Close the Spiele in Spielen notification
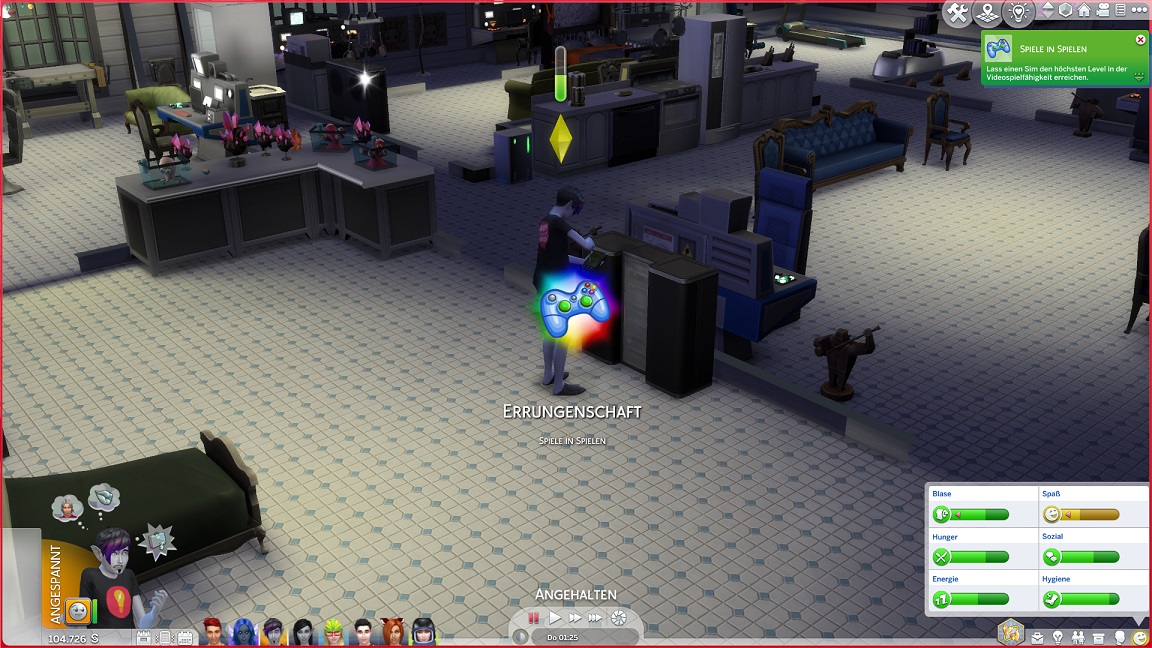Viewport: 1152px width, 648px height. pyautogui.click(x=1140, y=40)
